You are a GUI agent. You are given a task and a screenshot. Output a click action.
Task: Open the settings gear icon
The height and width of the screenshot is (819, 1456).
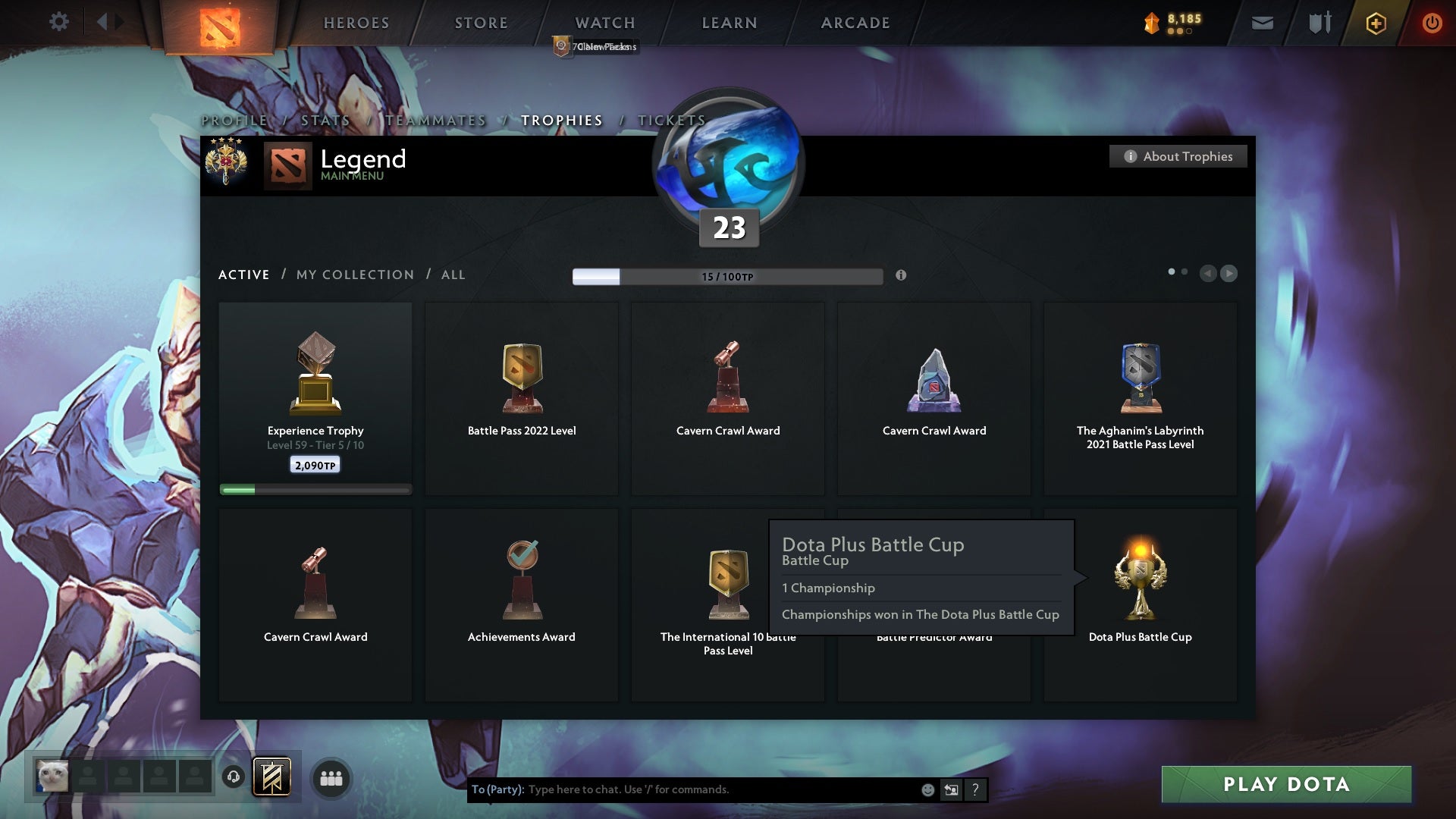(58, 22)
